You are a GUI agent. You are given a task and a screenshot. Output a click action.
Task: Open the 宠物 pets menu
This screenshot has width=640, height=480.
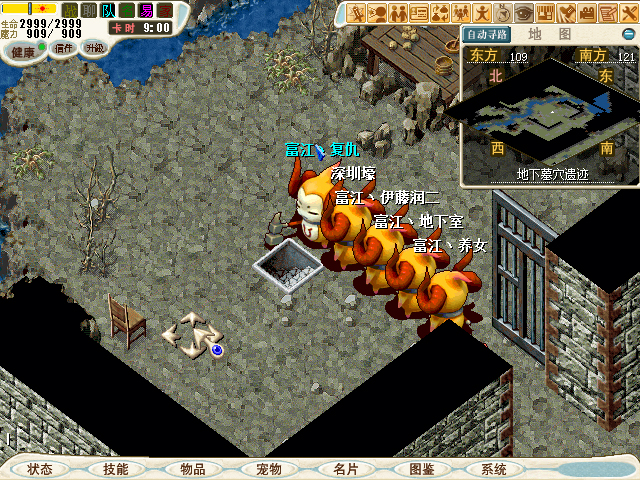(x=269, y=469)
